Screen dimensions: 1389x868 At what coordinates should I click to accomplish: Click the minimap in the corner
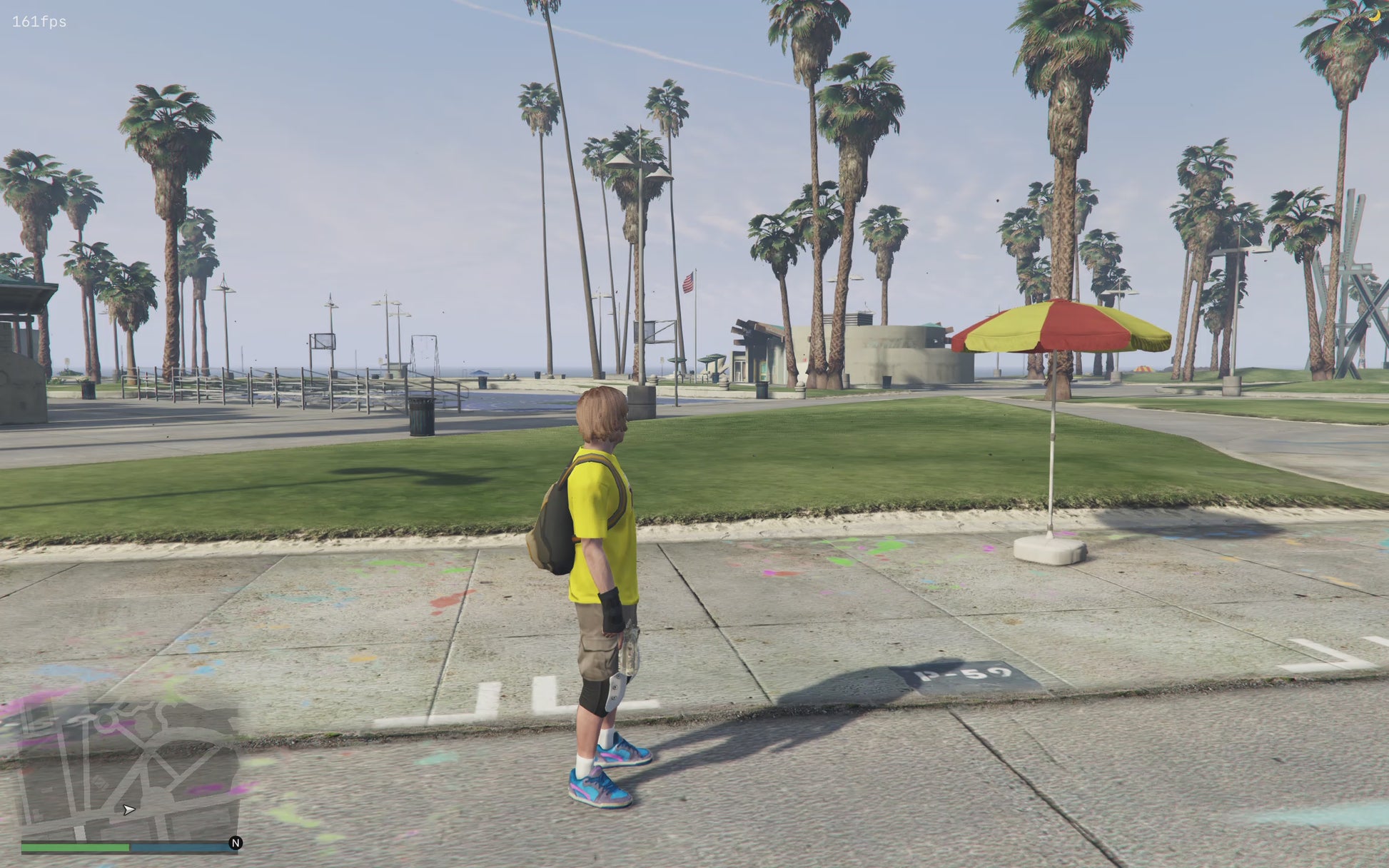[128, 771]
